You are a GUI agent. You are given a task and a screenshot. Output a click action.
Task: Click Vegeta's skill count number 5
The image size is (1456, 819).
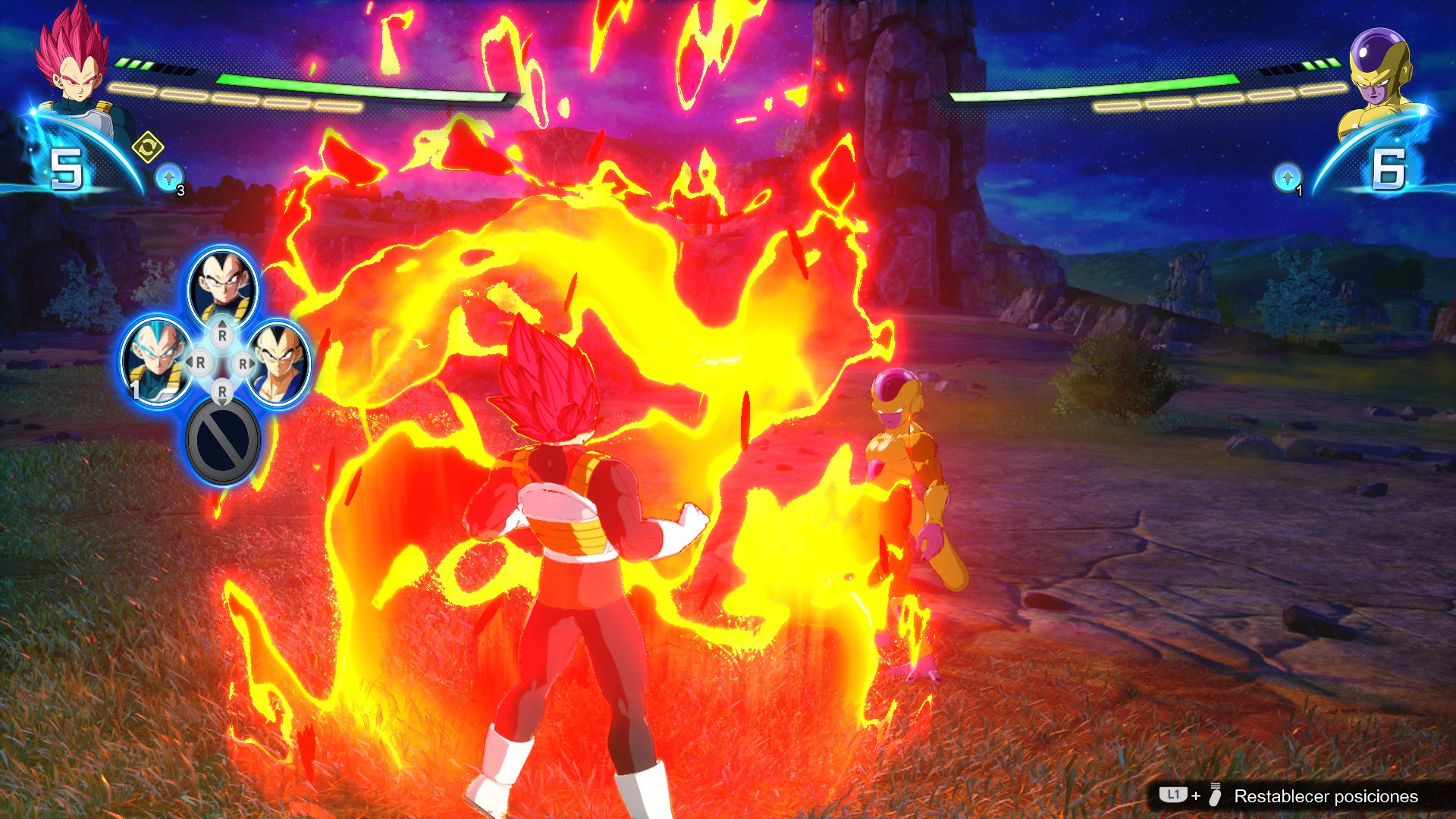pyautogui.click(x=65, y=168)
